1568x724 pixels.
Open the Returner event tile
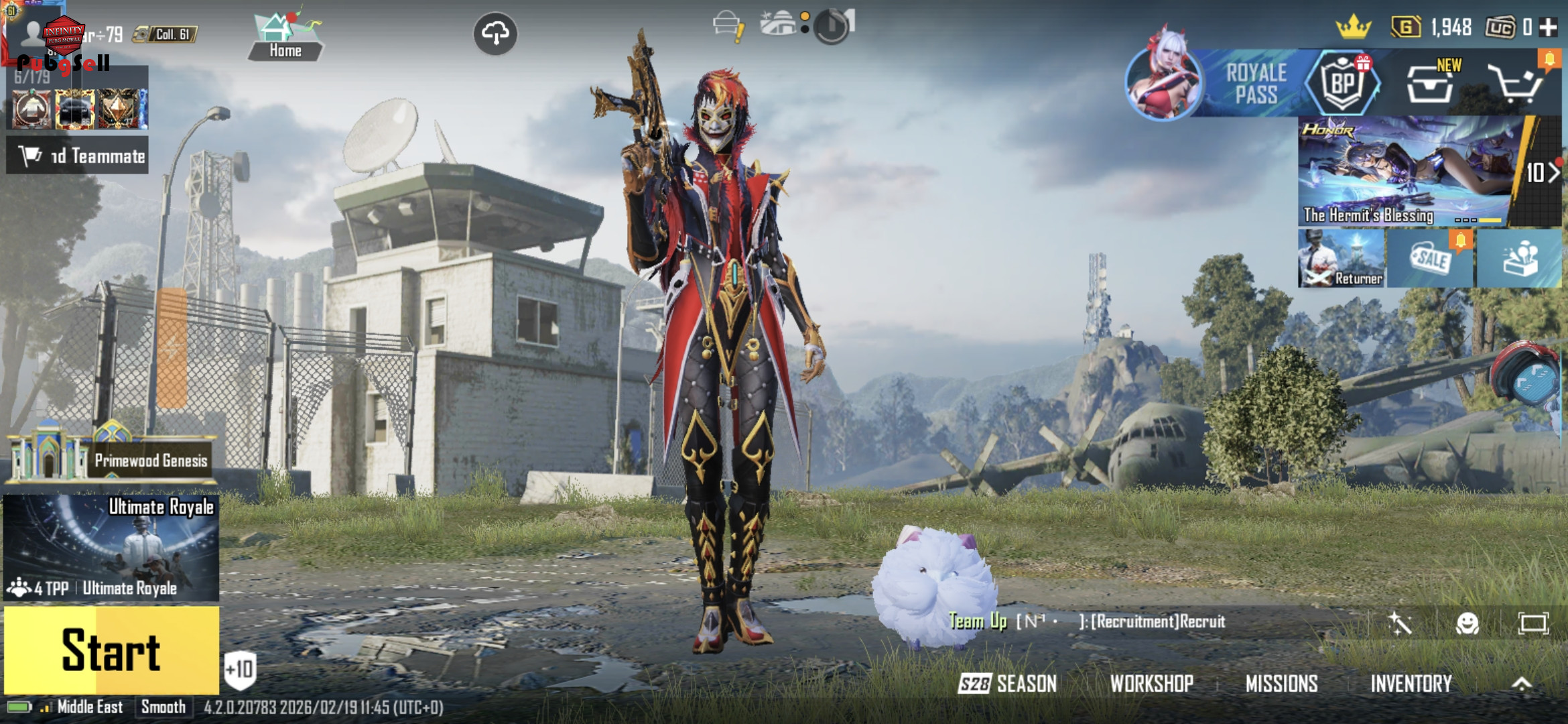point(1342,259)
